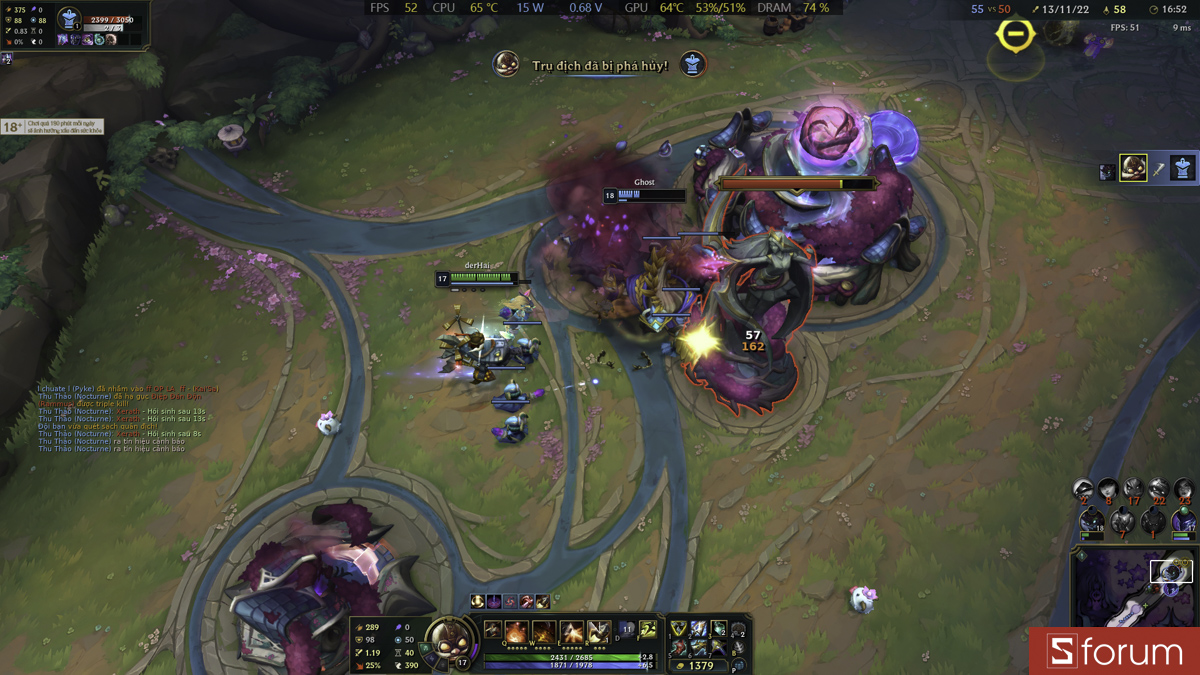Click the D summoner spell on cooldown
1200x675 pixels.
[x=626, y=629]
